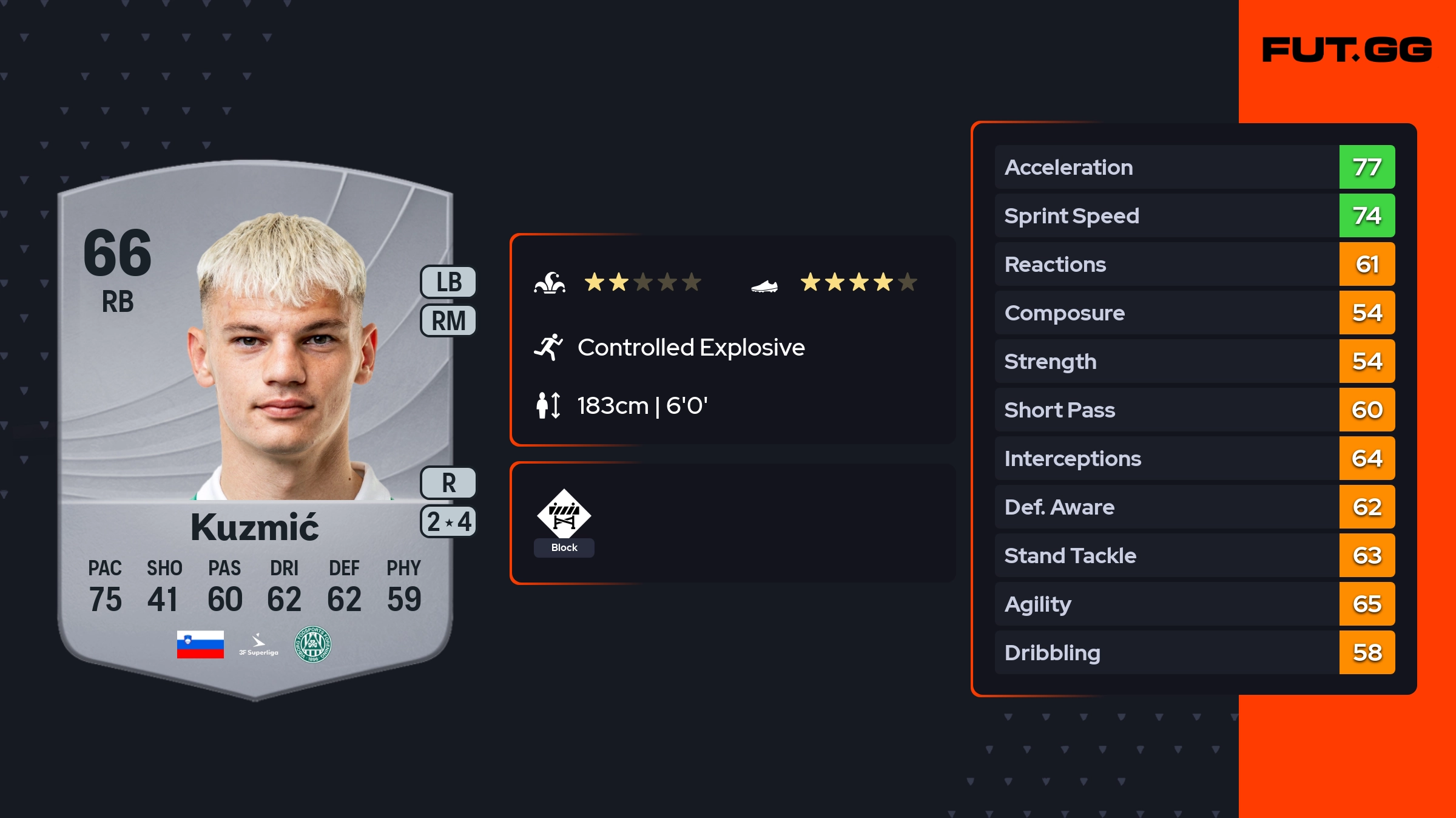1456x818 pixels.
Task: Click the Viborg club crest on card
Action: pyautogui.click(x=312, y=644)
